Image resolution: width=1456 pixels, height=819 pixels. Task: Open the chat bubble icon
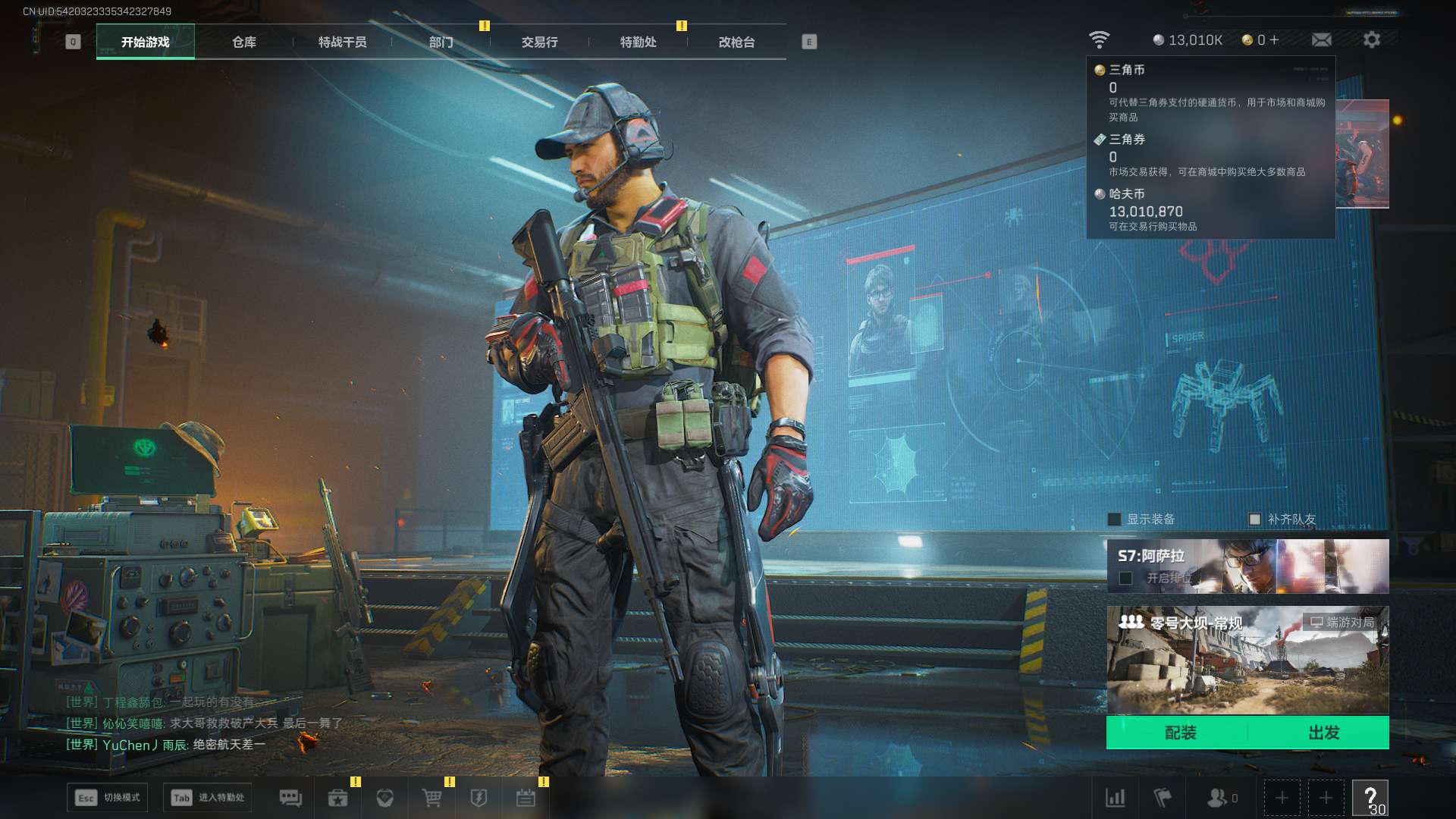[x=290, y=798]
